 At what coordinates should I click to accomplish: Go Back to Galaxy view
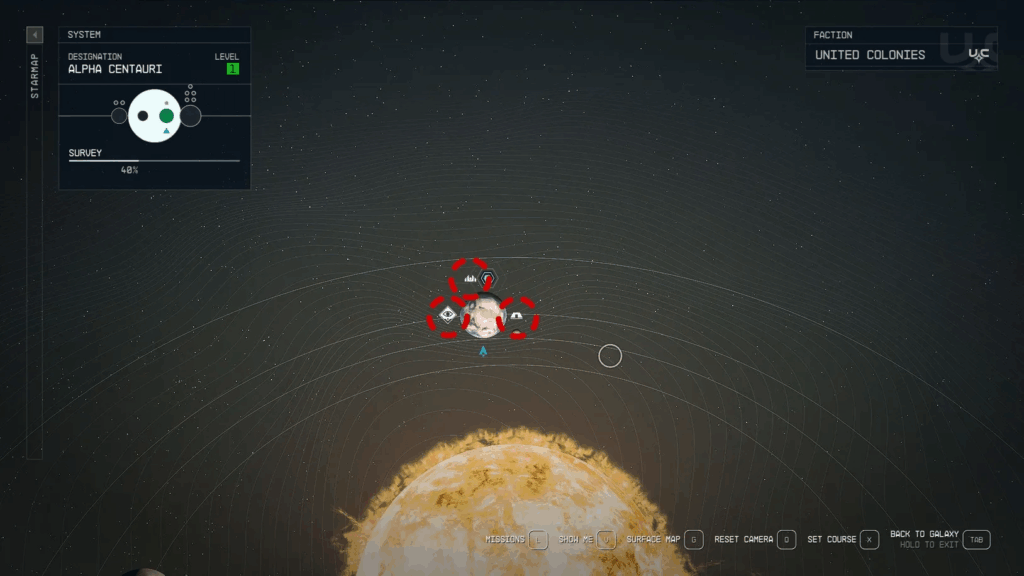[977, 540]
